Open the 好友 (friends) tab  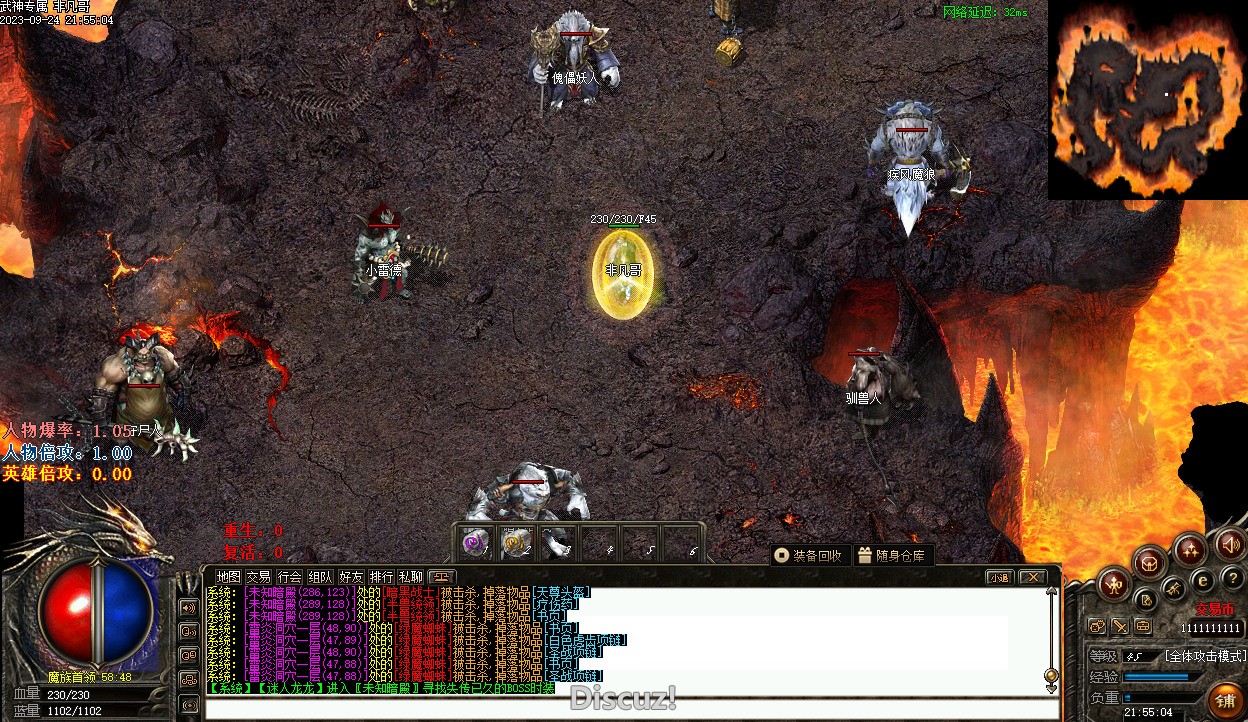tap(351, 577)
